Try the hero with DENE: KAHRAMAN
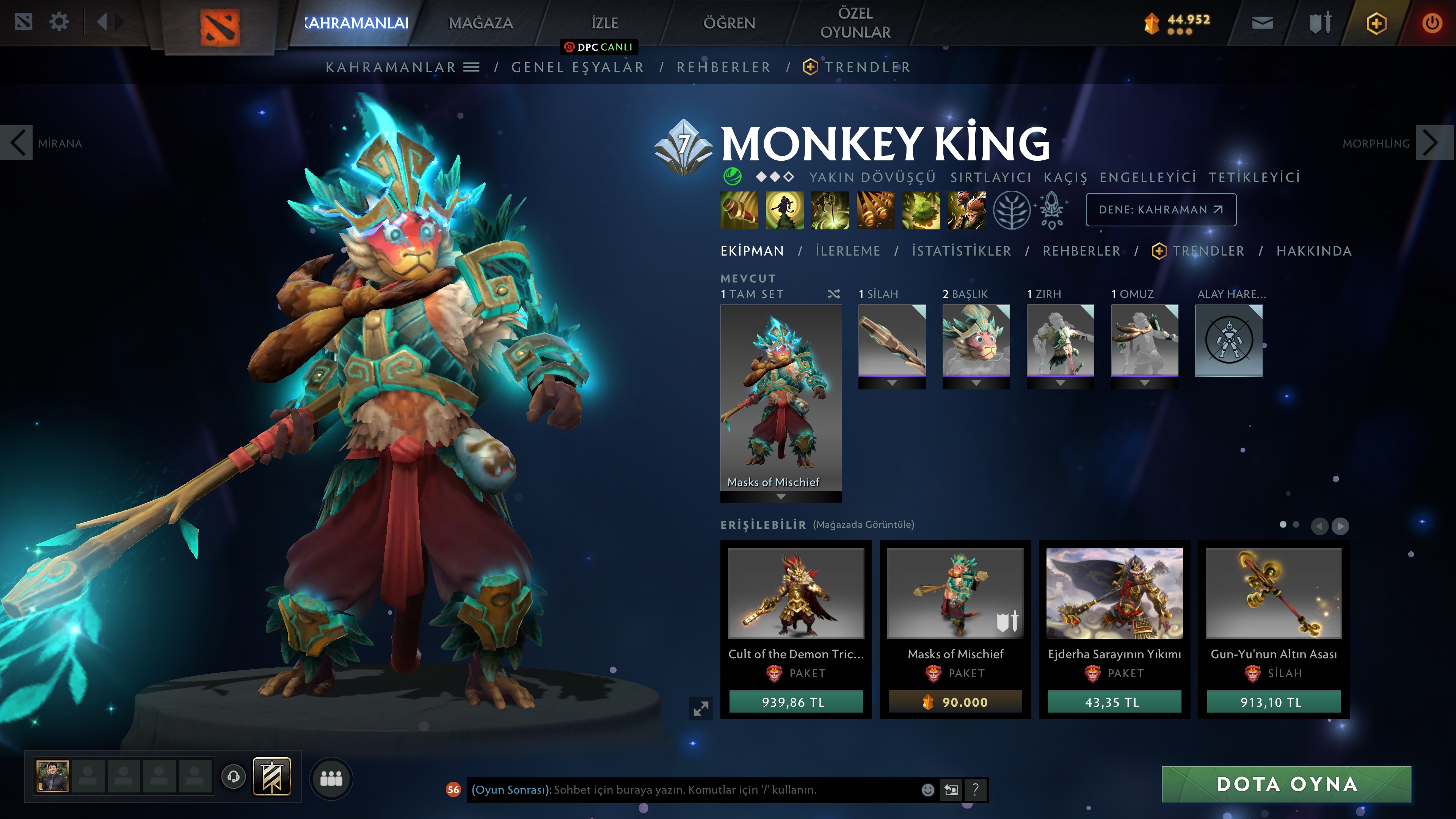 pyautogui.click(x=1160, y=210)
